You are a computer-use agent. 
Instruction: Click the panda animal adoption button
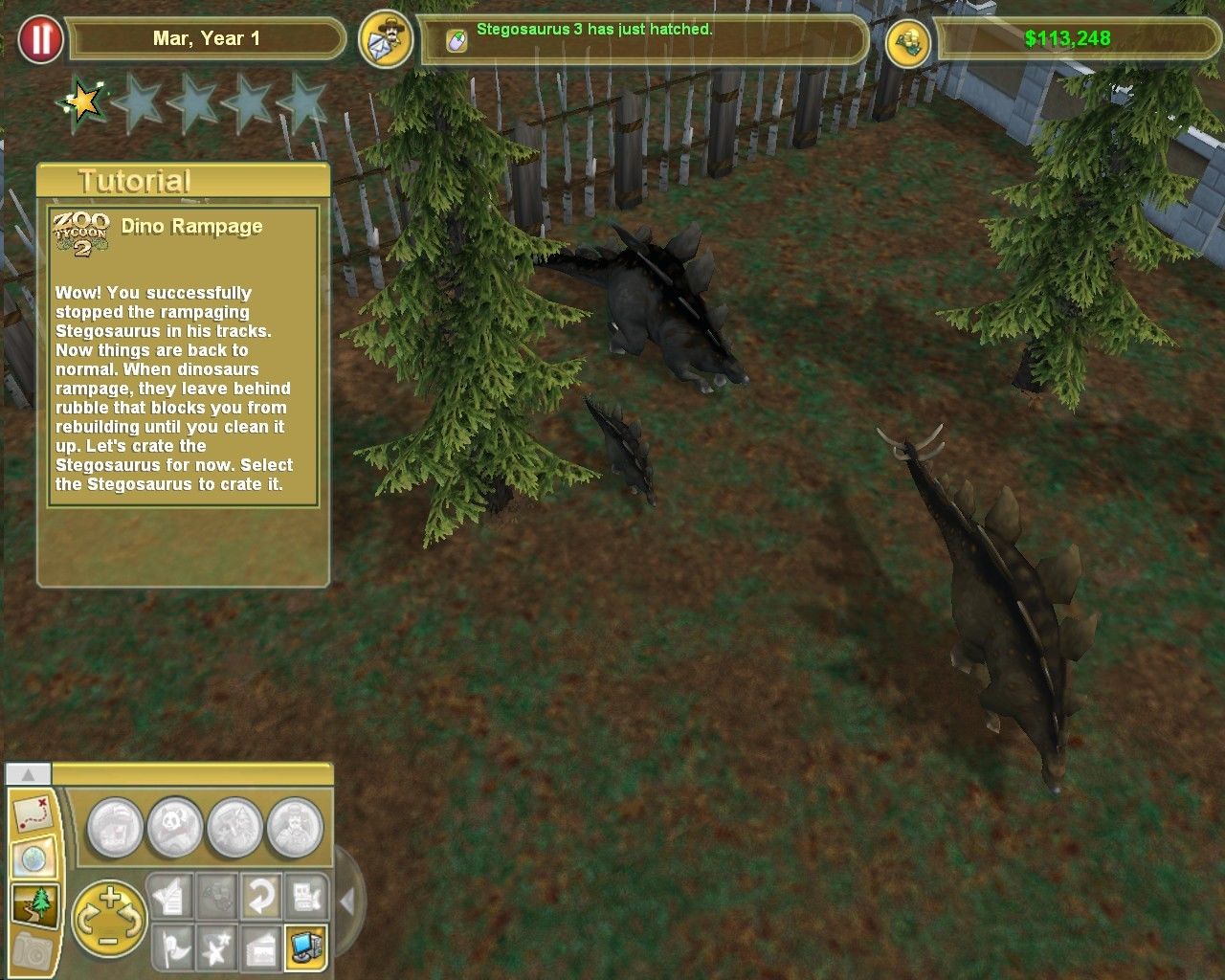(175, 828)
